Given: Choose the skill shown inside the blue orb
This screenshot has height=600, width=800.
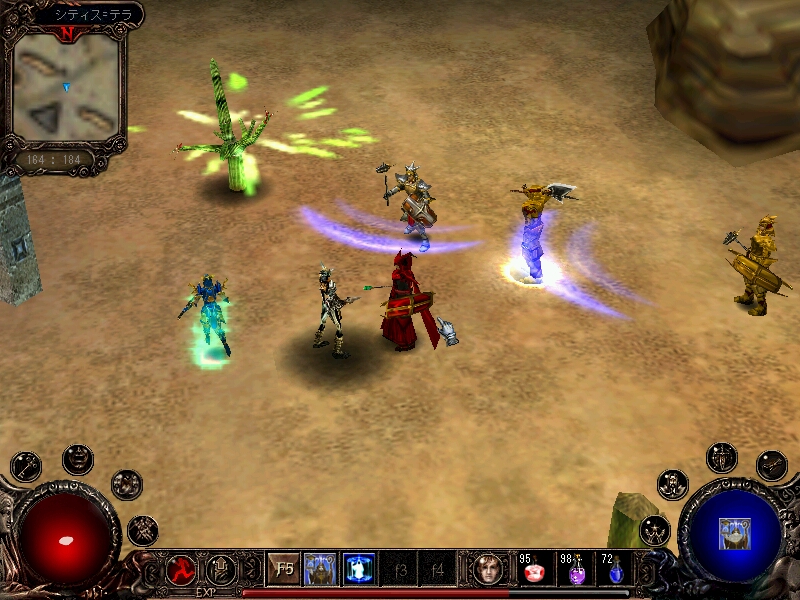Looking at the screenshot, I should coord(734,533).
